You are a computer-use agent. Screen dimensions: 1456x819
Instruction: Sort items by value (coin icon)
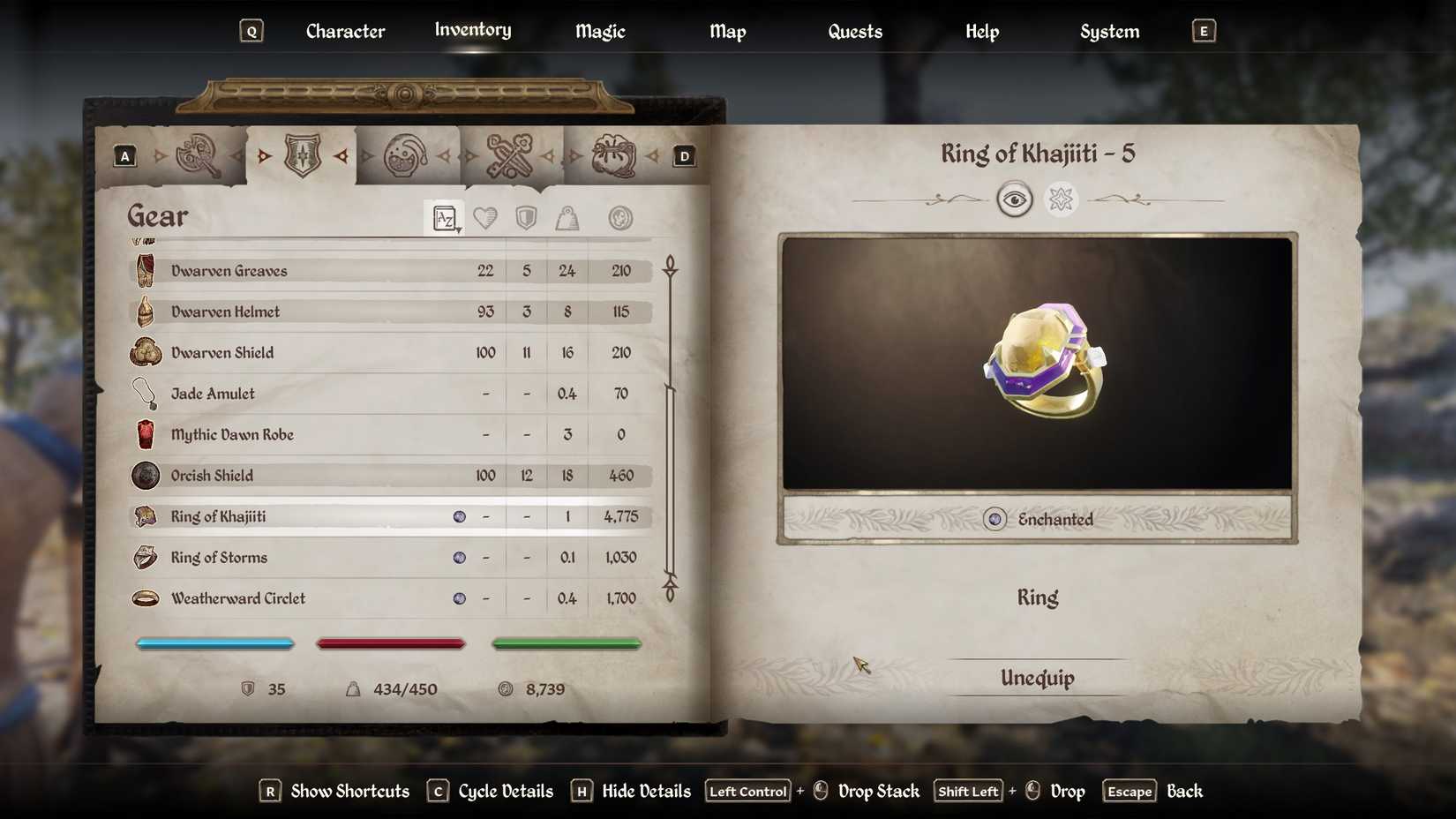[x=620, y=218]
